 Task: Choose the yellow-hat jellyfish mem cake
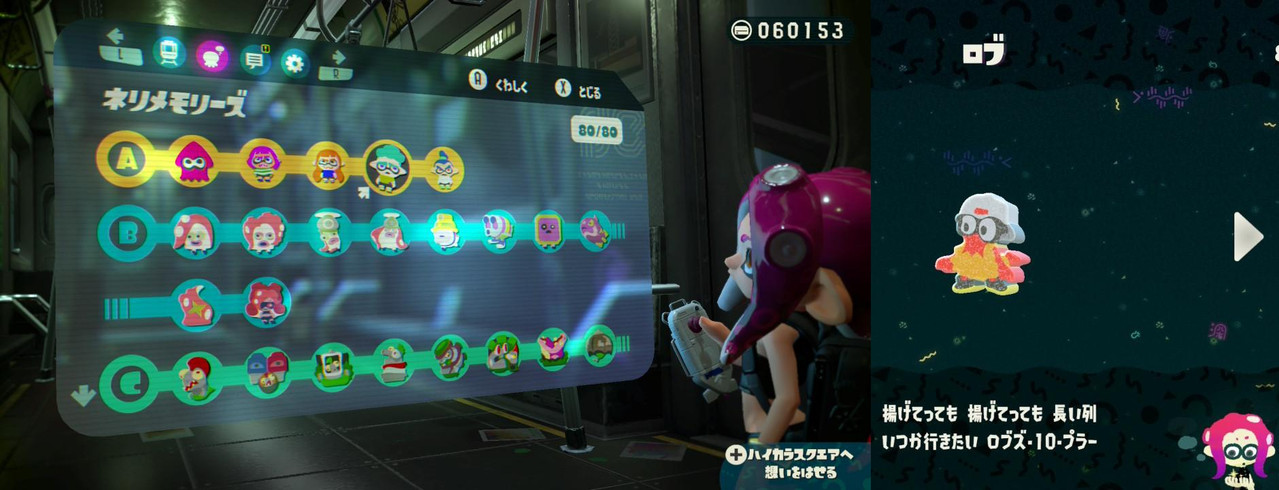click(x=444, y=231)
